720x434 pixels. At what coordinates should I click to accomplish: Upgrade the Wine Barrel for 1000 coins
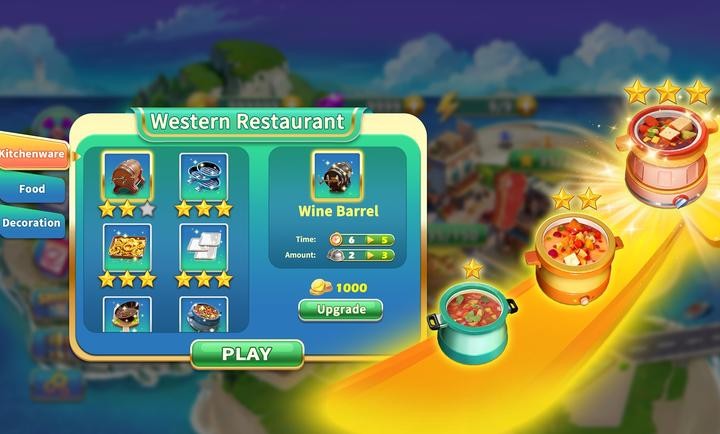340,309
